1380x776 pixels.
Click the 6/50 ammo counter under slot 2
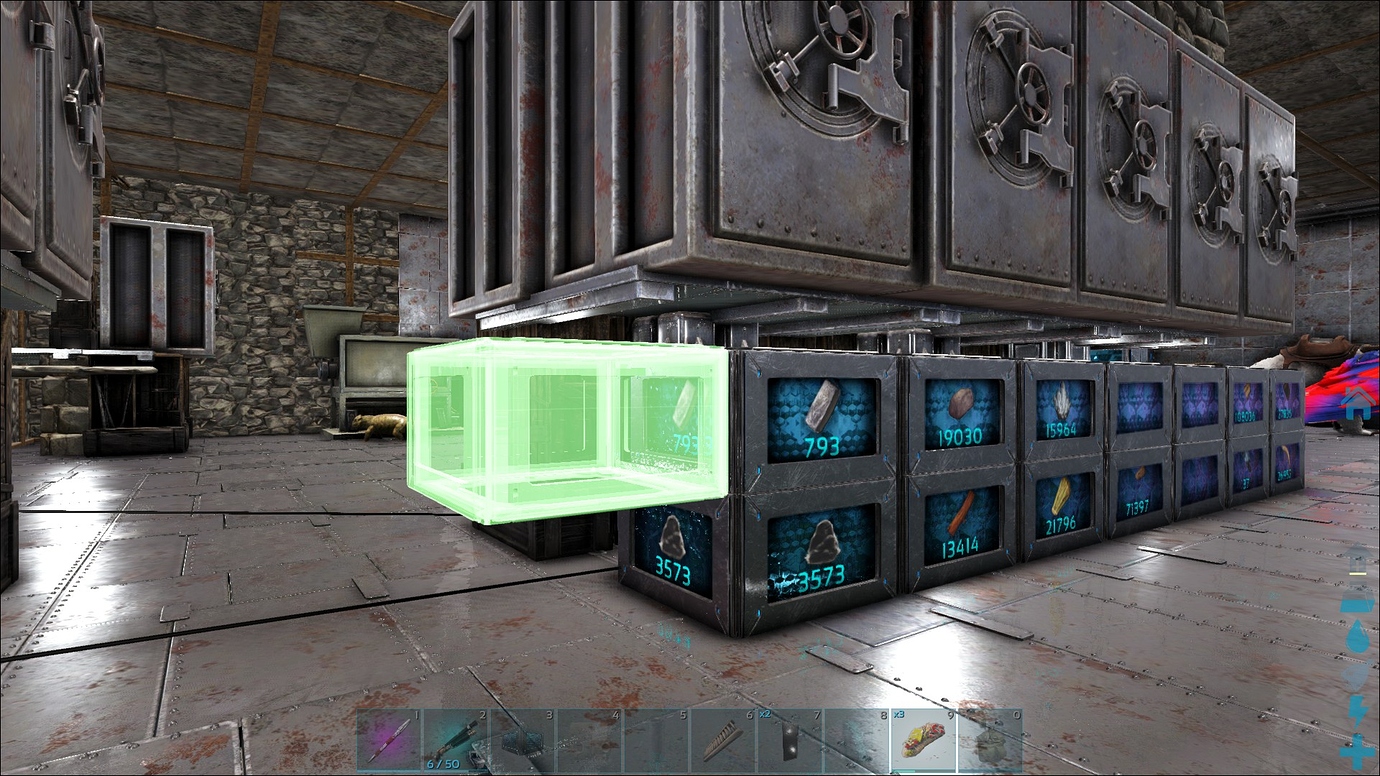click(443, 762)
